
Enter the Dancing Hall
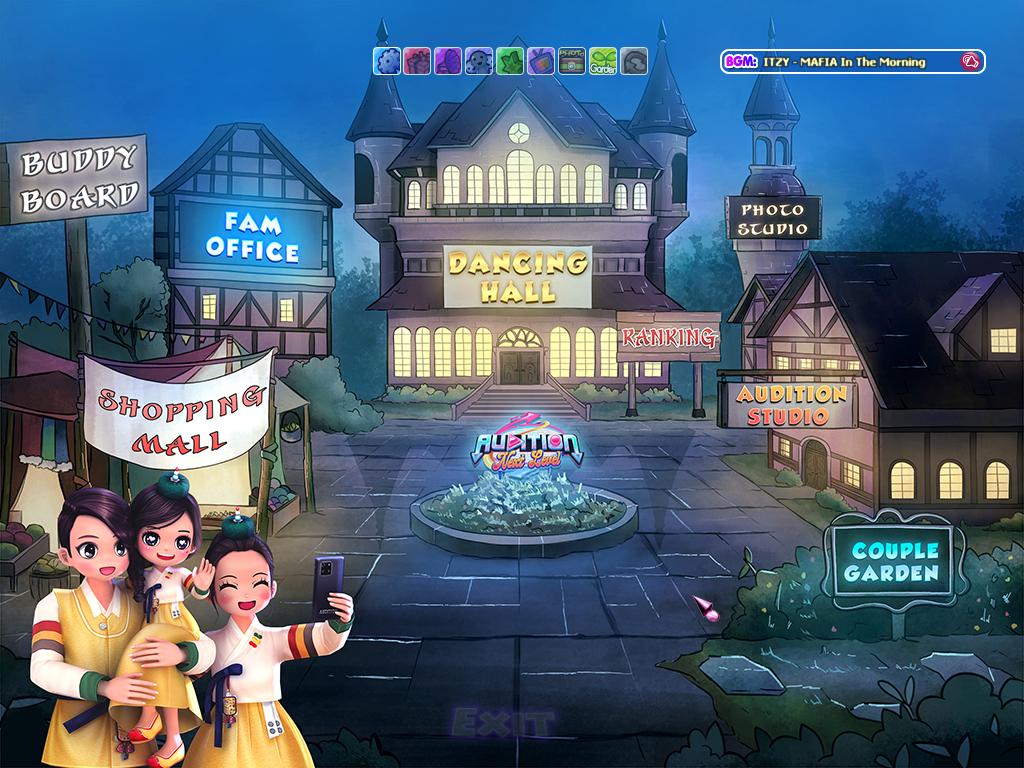tap(517, 277)
